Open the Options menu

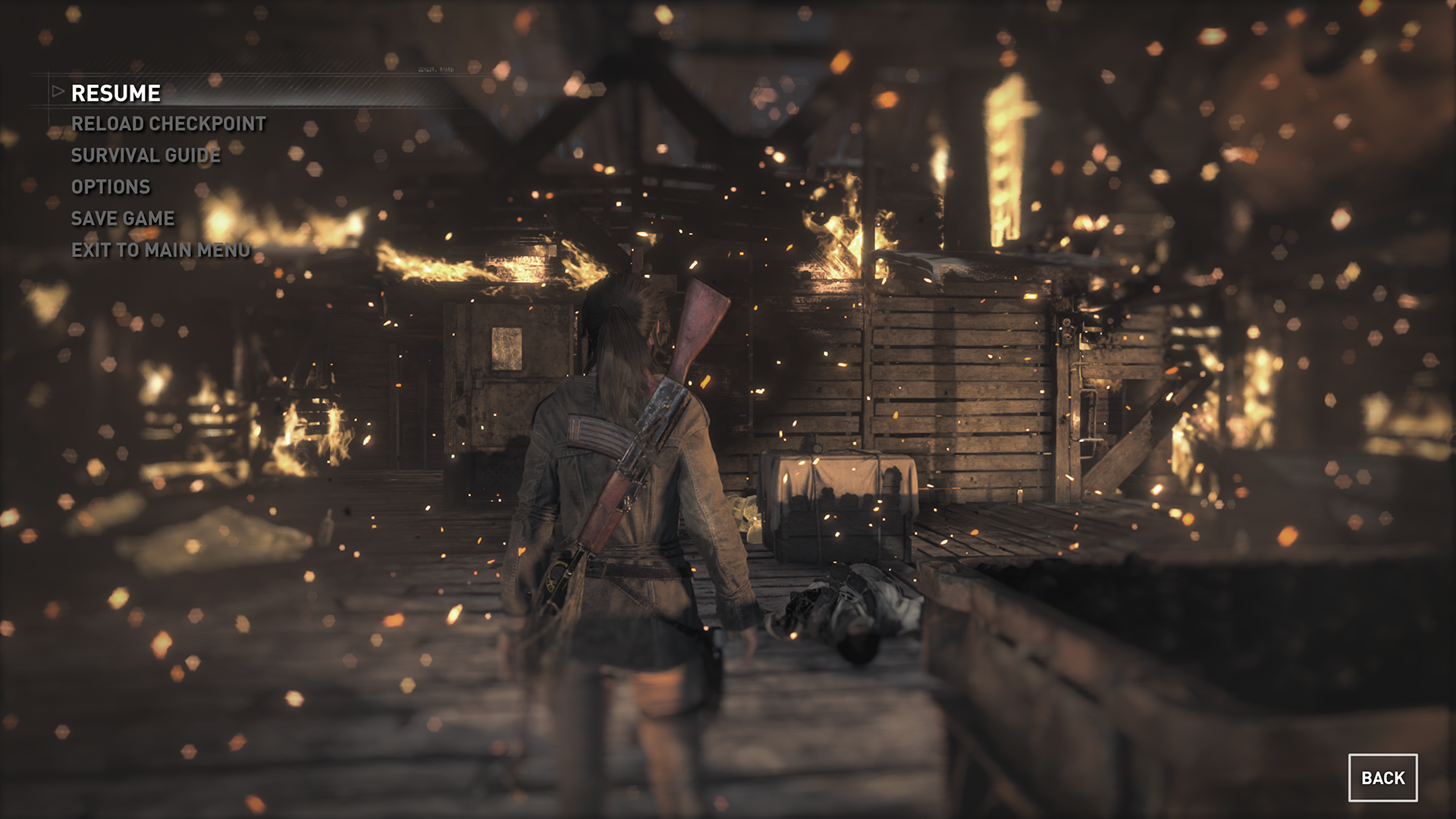(111, 187)
